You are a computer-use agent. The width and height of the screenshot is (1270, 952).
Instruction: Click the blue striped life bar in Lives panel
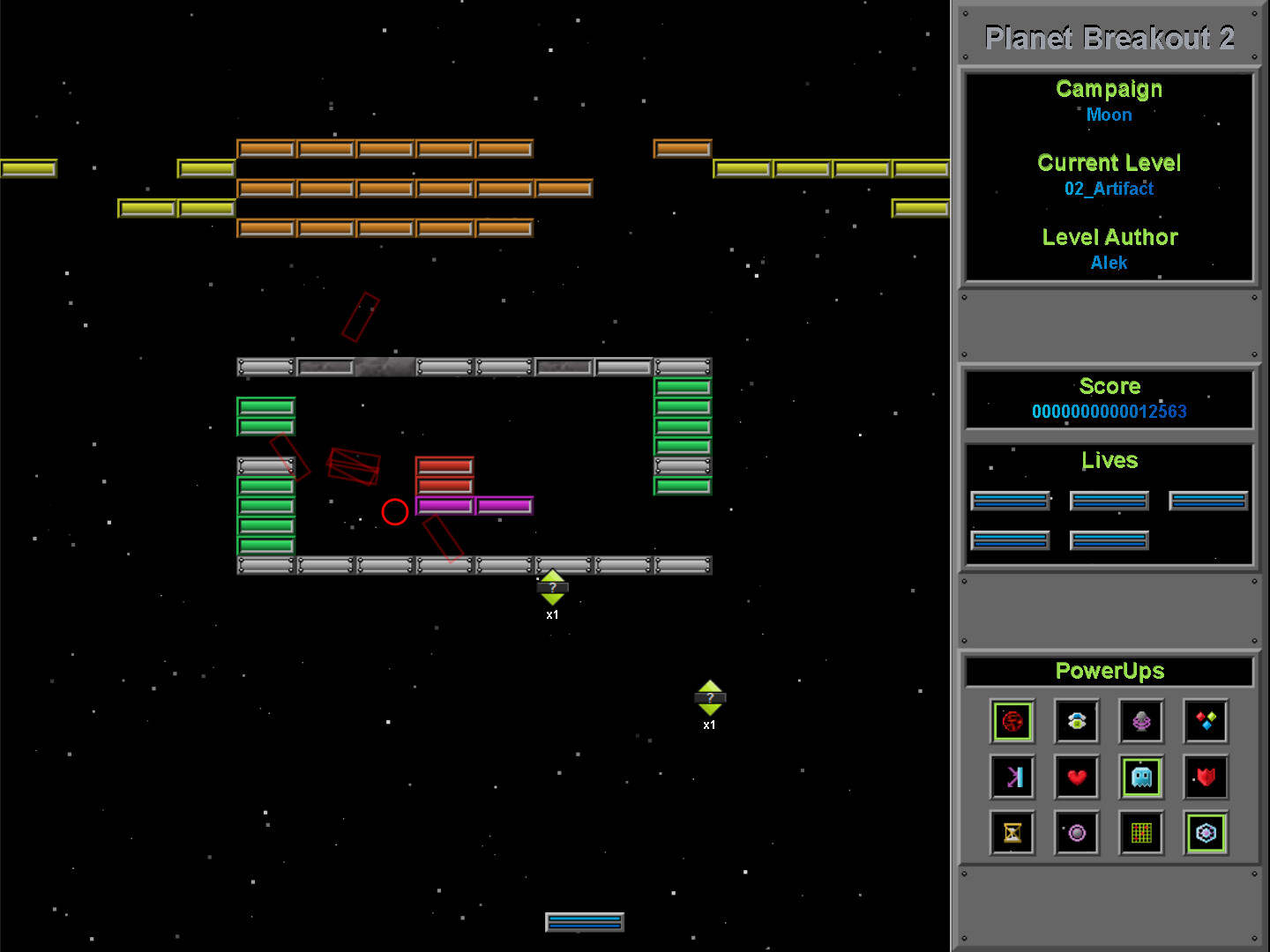coord(1109,500)
